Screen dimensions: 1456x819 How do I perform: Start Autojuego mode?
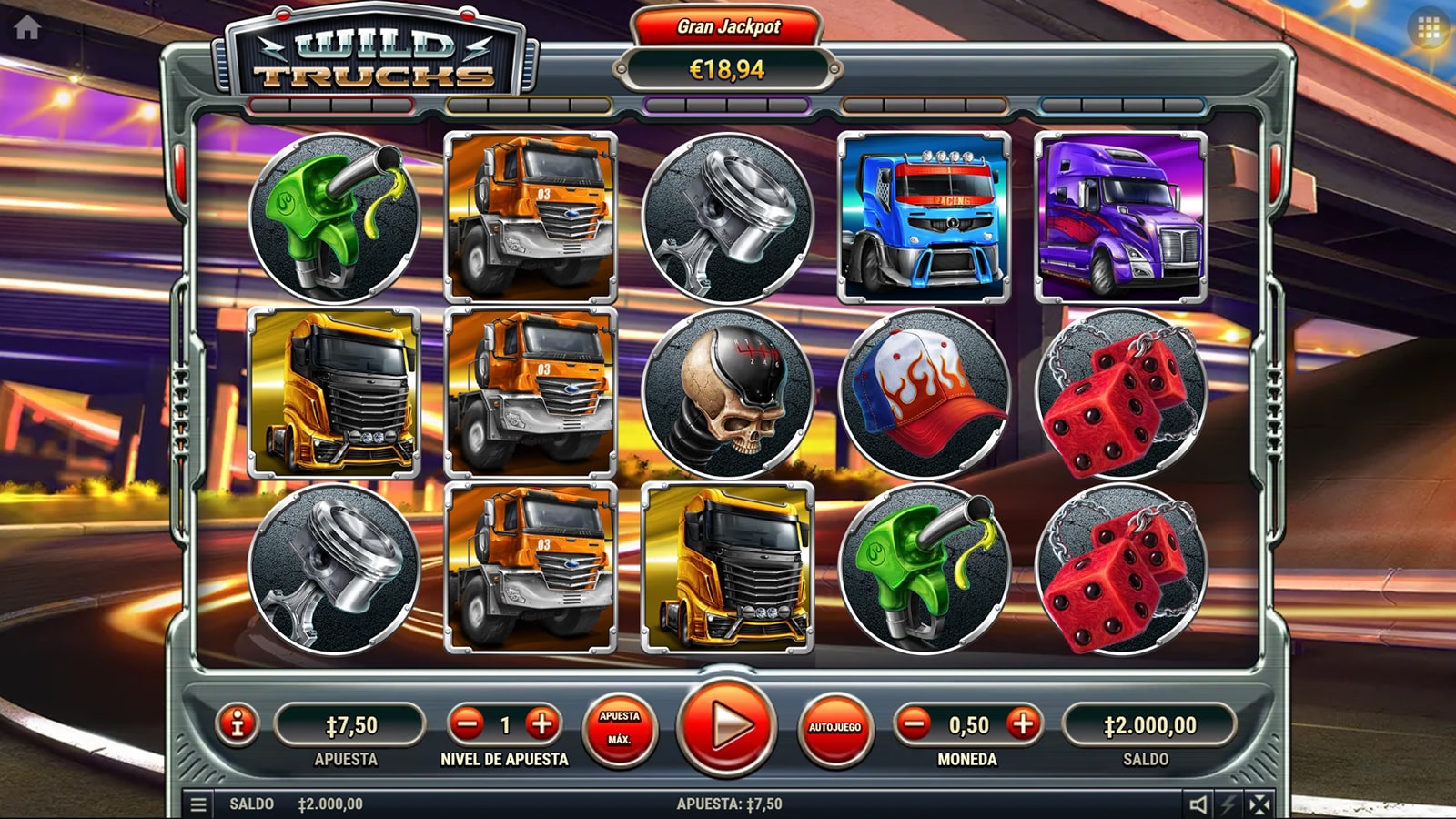pos(834,727)
